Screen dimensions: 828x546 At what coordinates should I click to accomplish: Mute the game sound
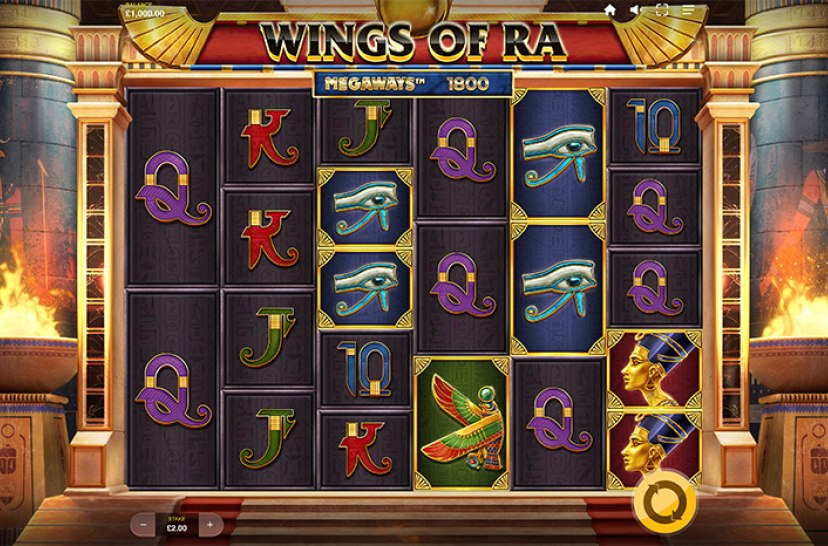tap(636, 10)
